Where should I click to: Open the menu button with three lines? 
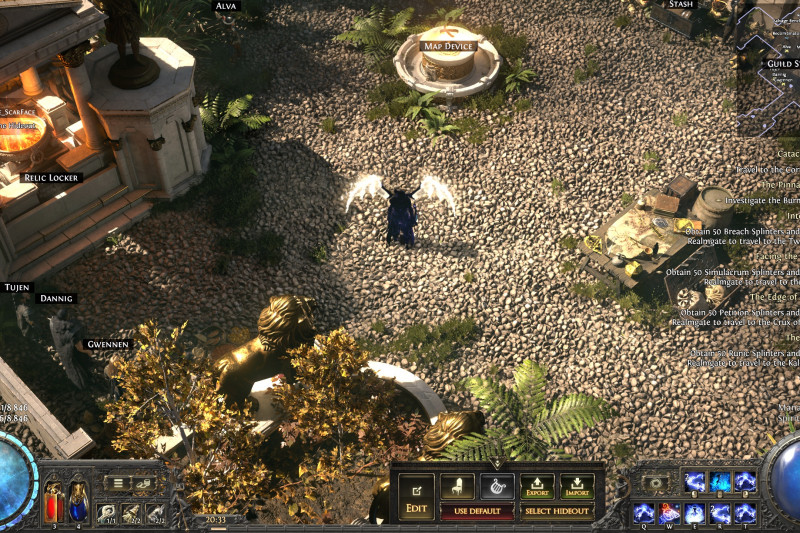[119, 483]
